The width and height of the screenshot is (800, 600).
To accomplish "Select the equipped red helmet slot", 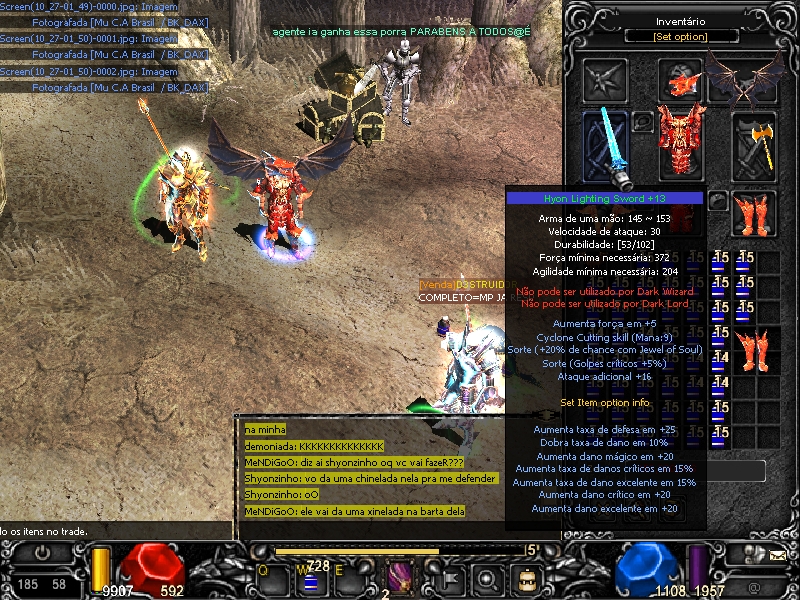I will pos(681,82).
